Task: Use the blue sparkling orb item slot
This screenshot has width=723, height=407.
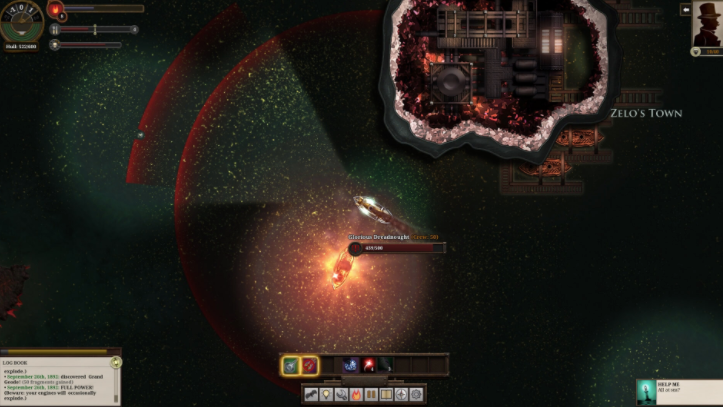Action: point(351,366)
